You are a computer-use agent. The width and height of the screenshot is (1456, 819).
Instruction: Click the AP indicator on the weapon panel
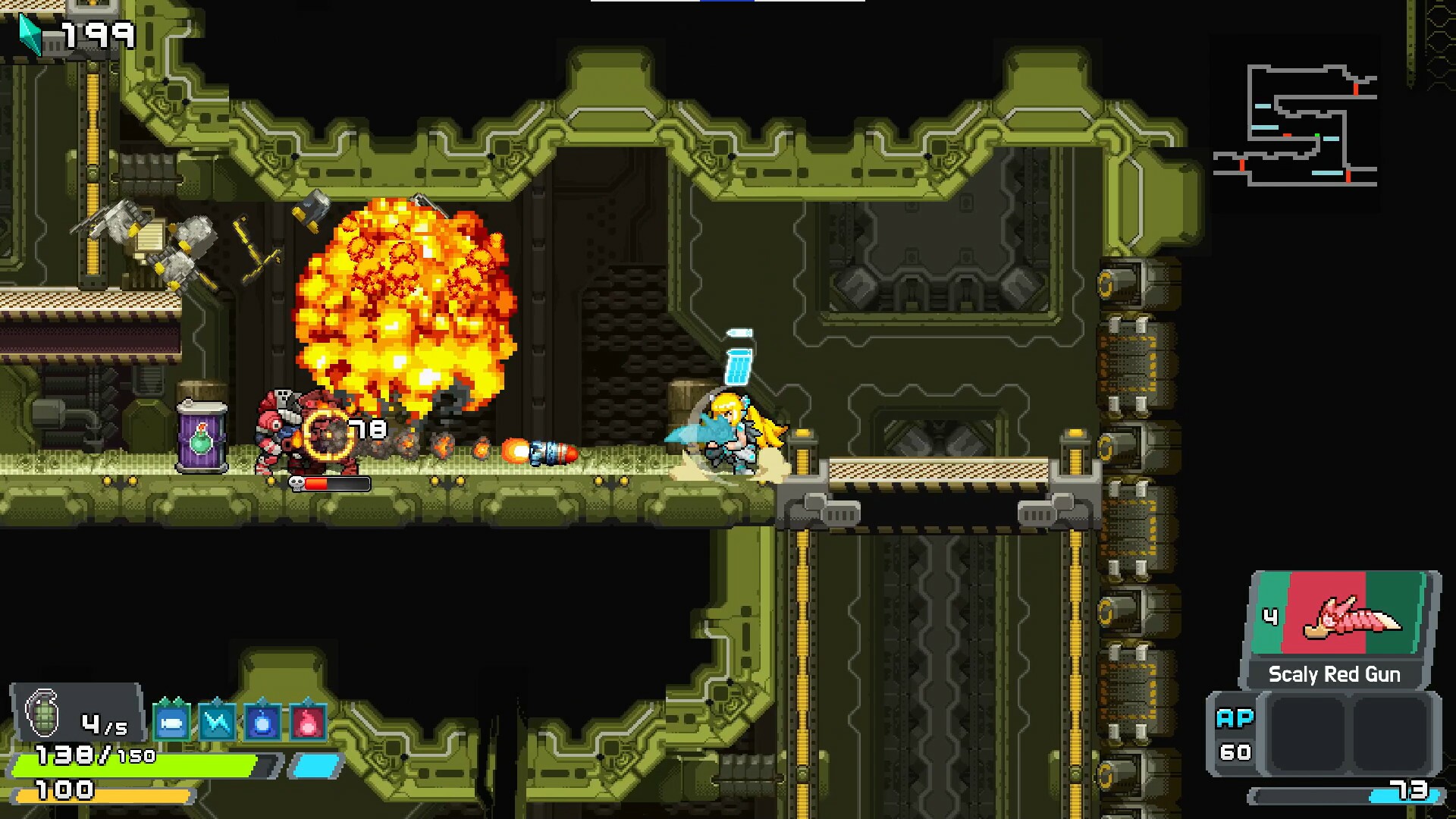[x=1235, y=716]
